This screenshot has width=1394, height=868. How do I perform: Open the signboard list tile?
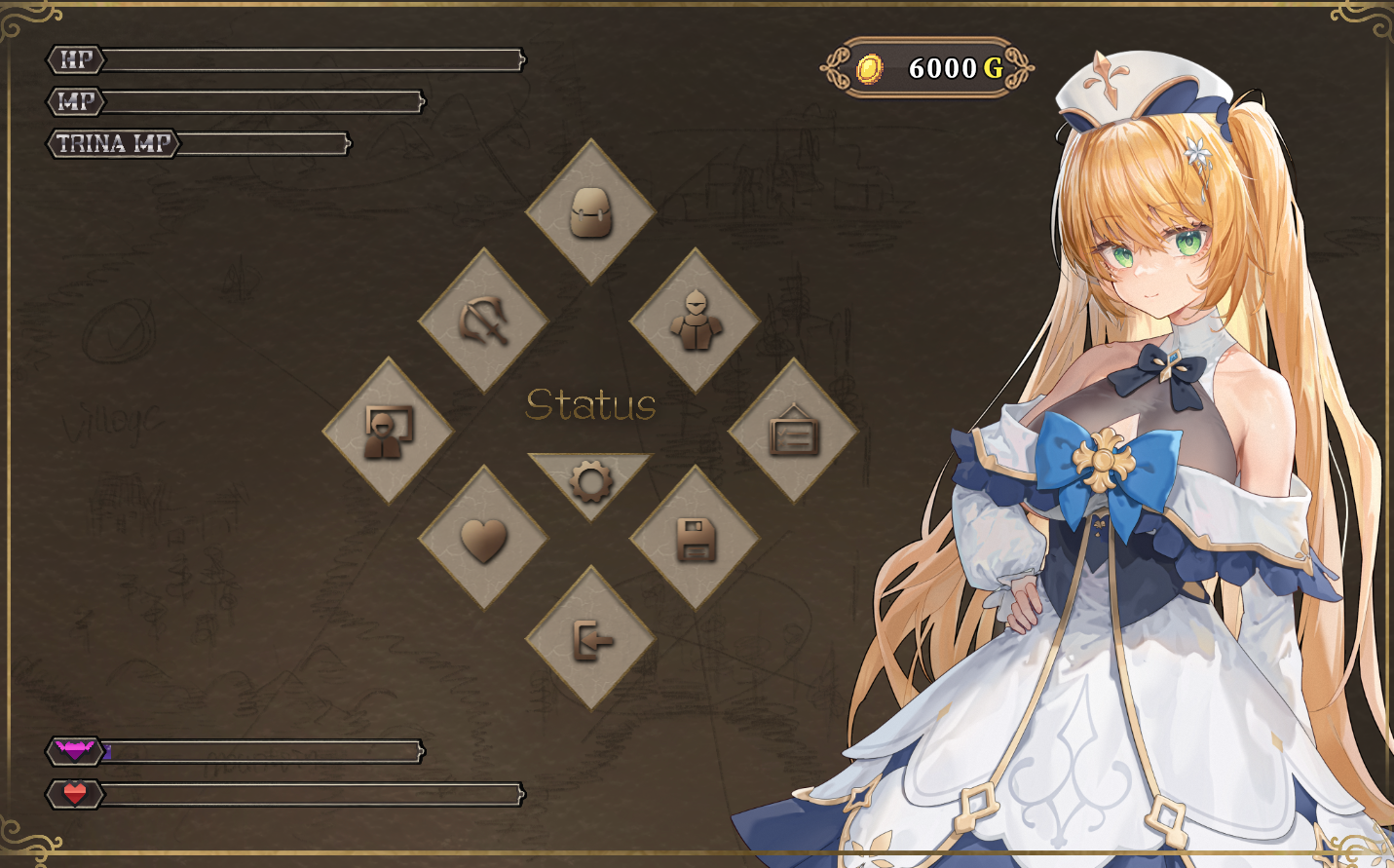(x=793, y=432)
